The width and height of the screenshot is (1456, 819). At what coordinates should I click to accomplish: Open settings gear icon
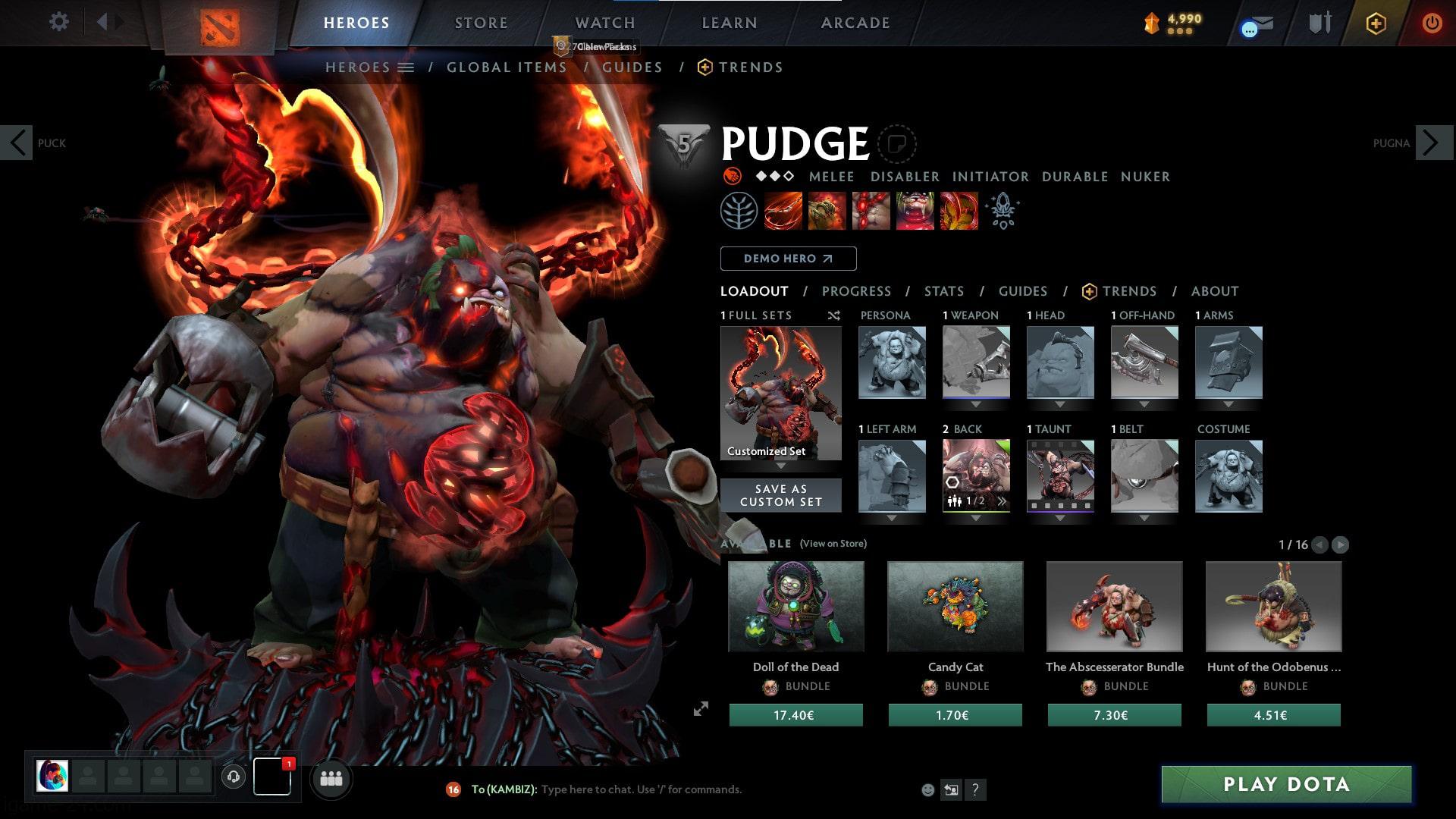(x=58, y=22)
